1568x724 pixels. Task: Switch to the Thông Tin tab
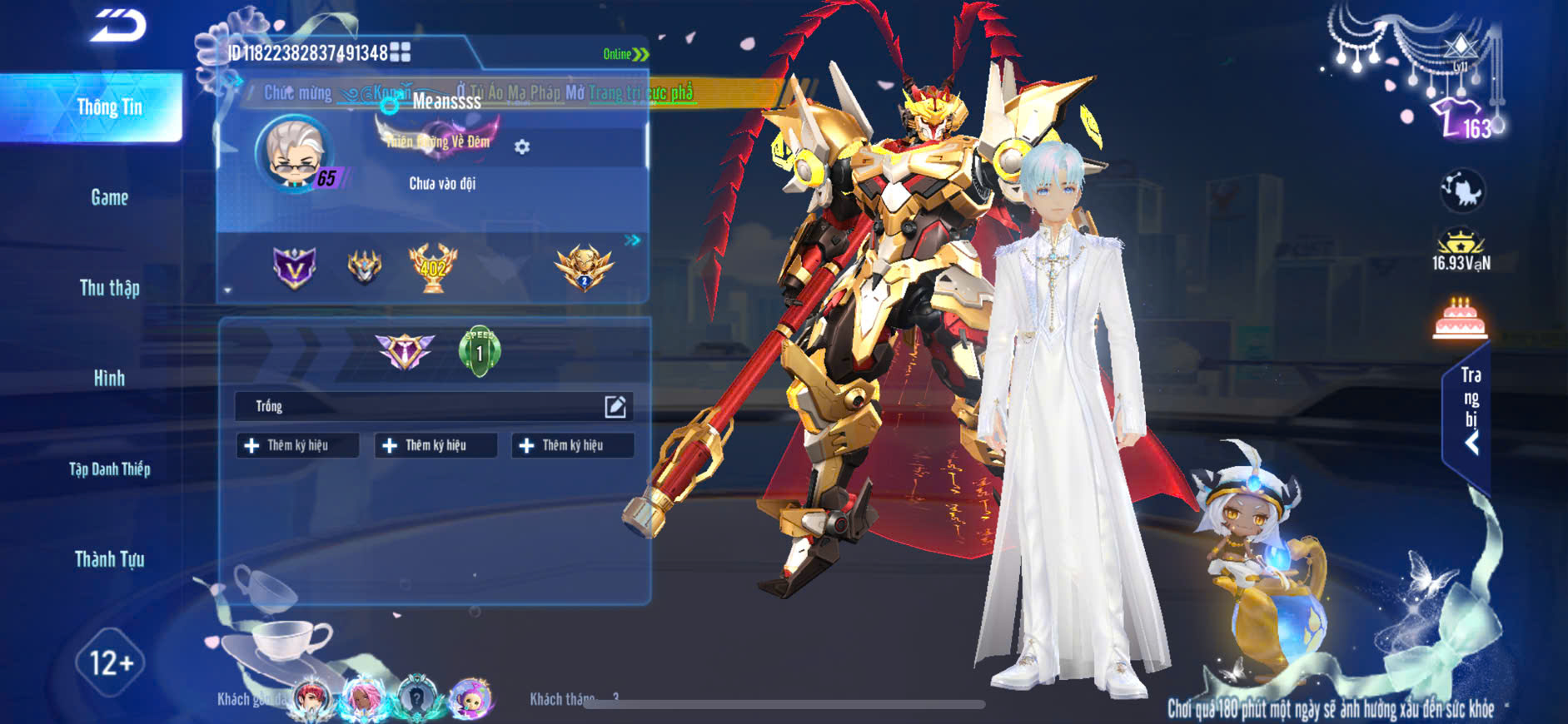click(x=109, y=107)
